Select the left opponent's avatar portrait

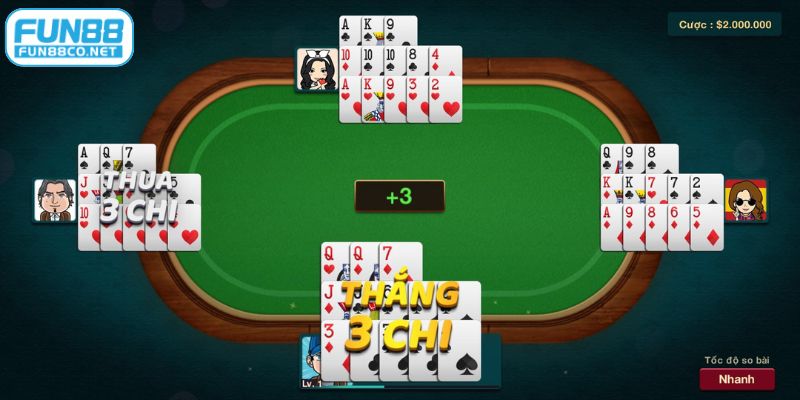pyautogui.click(x=54, y=200)
